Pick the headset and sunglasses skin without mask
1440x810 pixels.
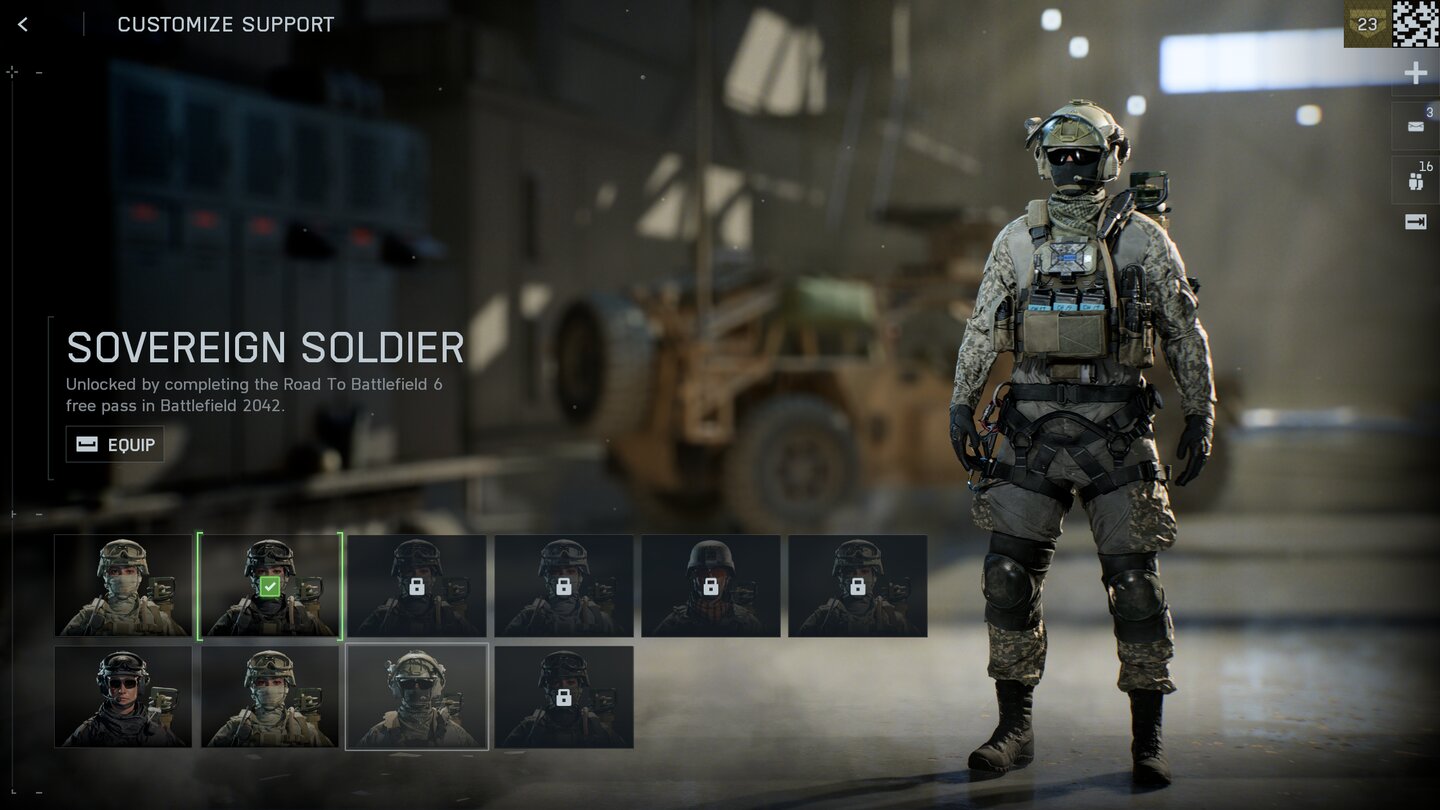pos(123,696)
